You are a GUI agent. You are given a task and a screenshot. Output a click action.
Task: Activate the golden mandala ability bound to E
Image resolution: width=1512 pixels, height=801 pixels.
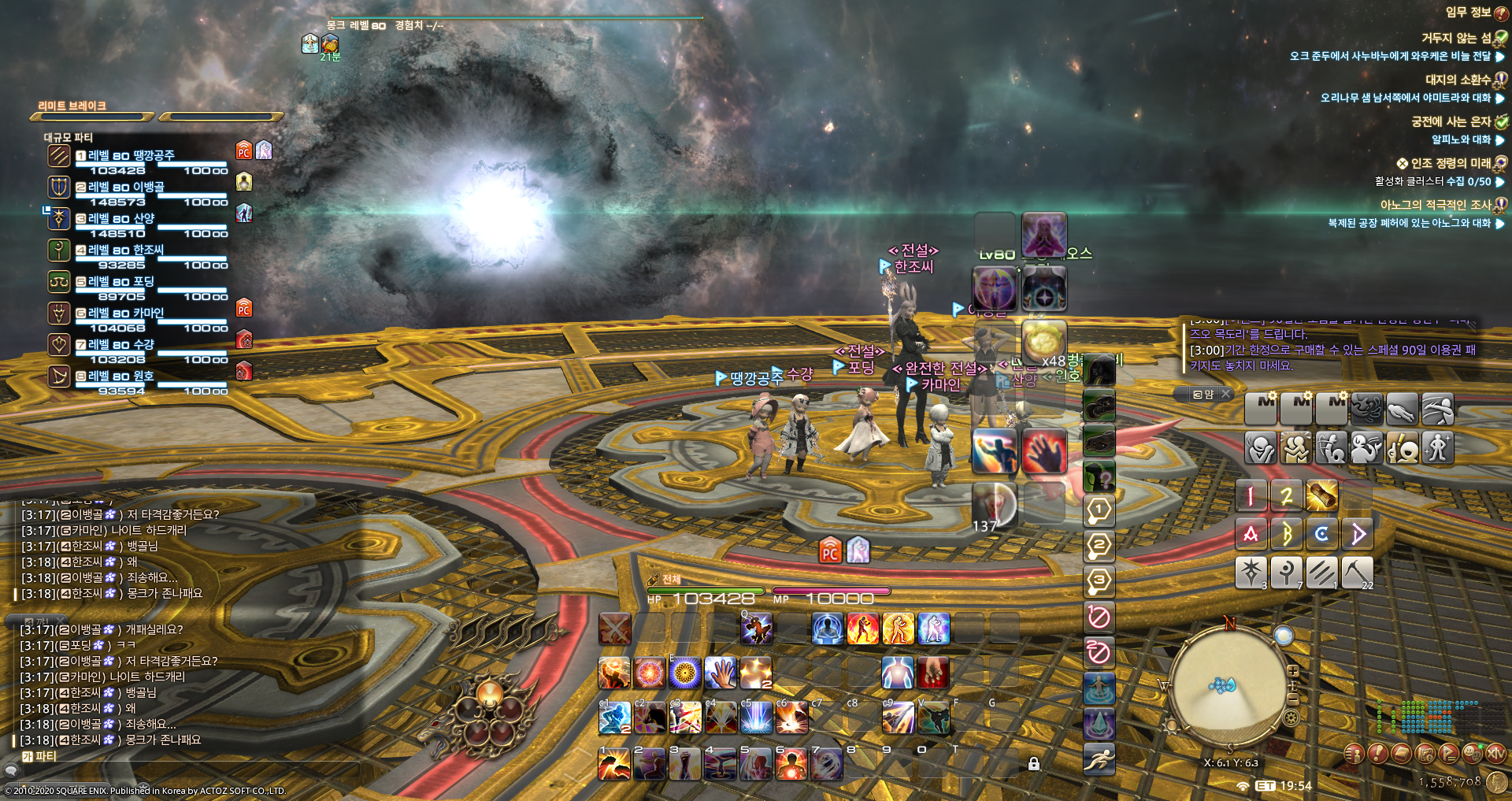685,673
